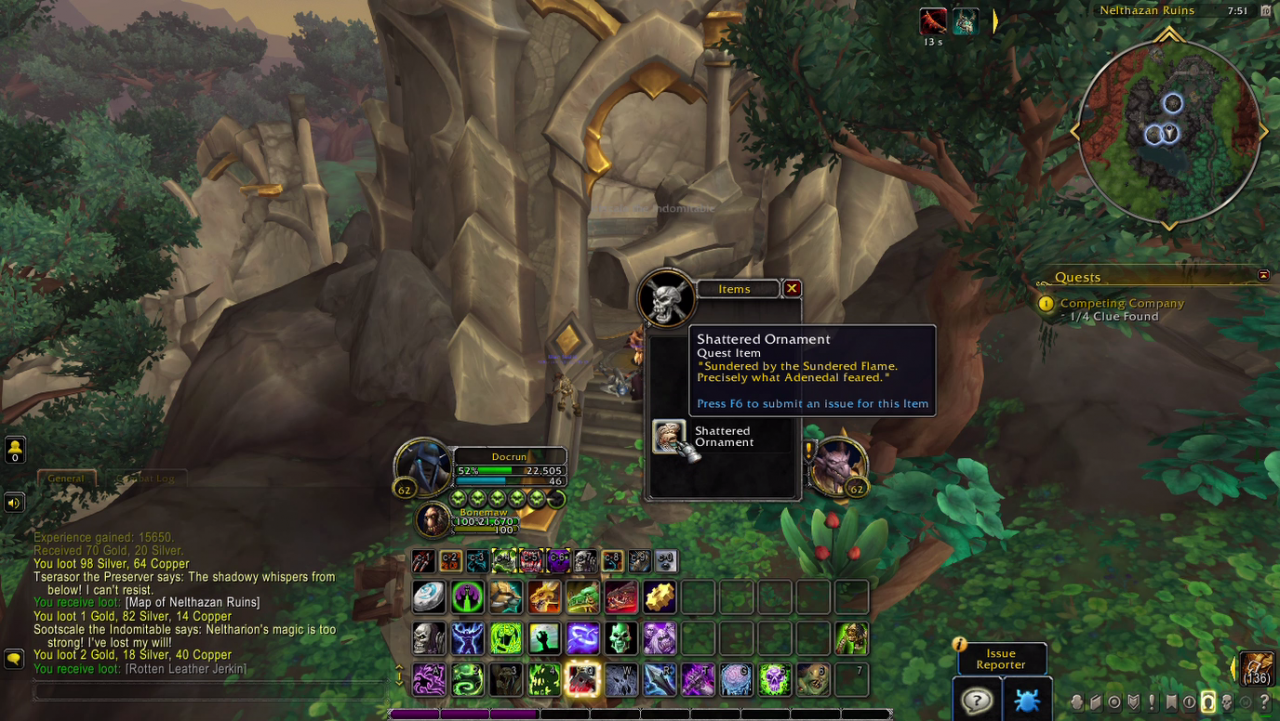Open the backpack bag icon

pyautogui.click(x=1258, y=668)
